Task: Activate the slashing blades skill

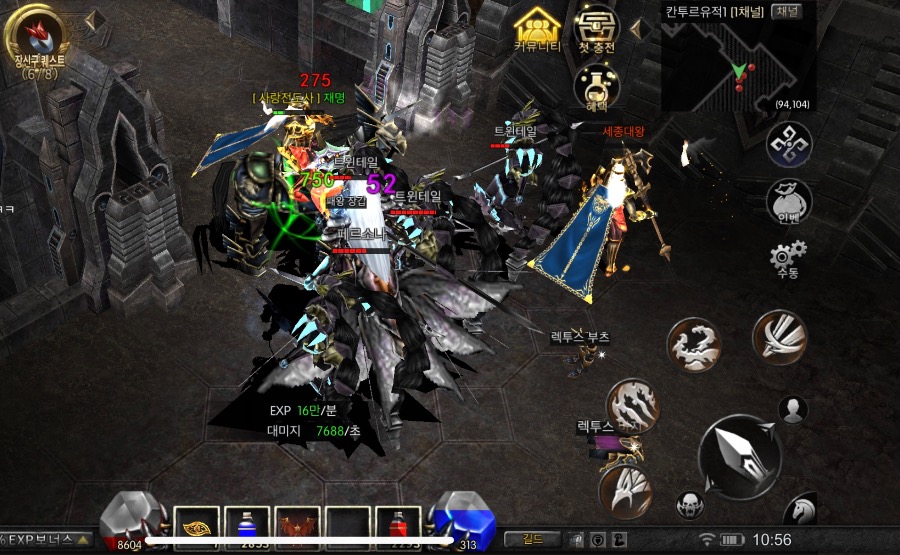Action: (x=779, y=337)
